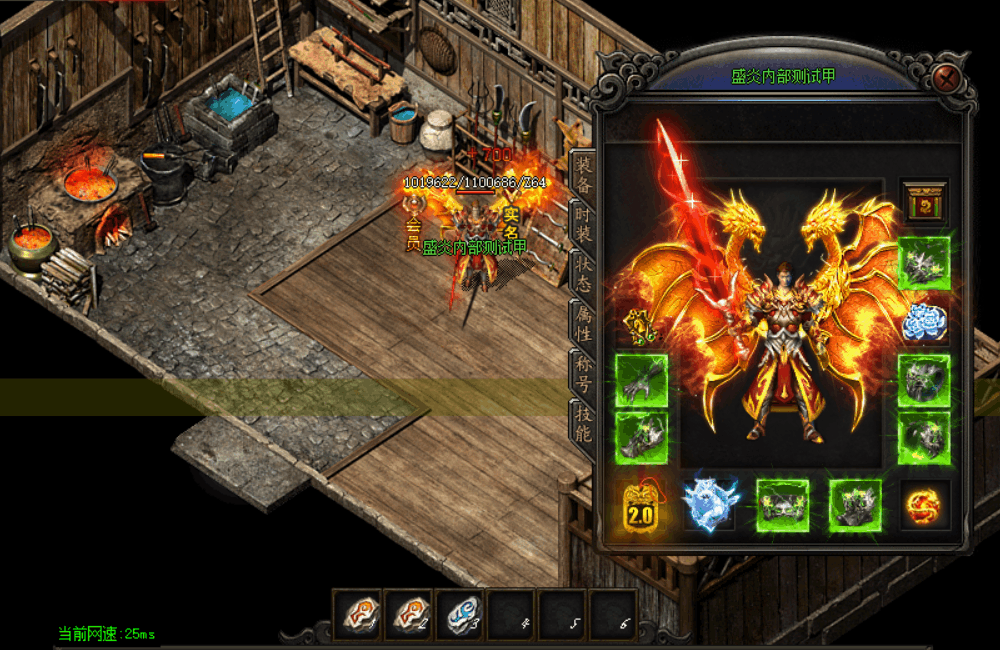
Task: Click the small golden medal beside the character
Action: pyautogui.click(x=639, y=326)
